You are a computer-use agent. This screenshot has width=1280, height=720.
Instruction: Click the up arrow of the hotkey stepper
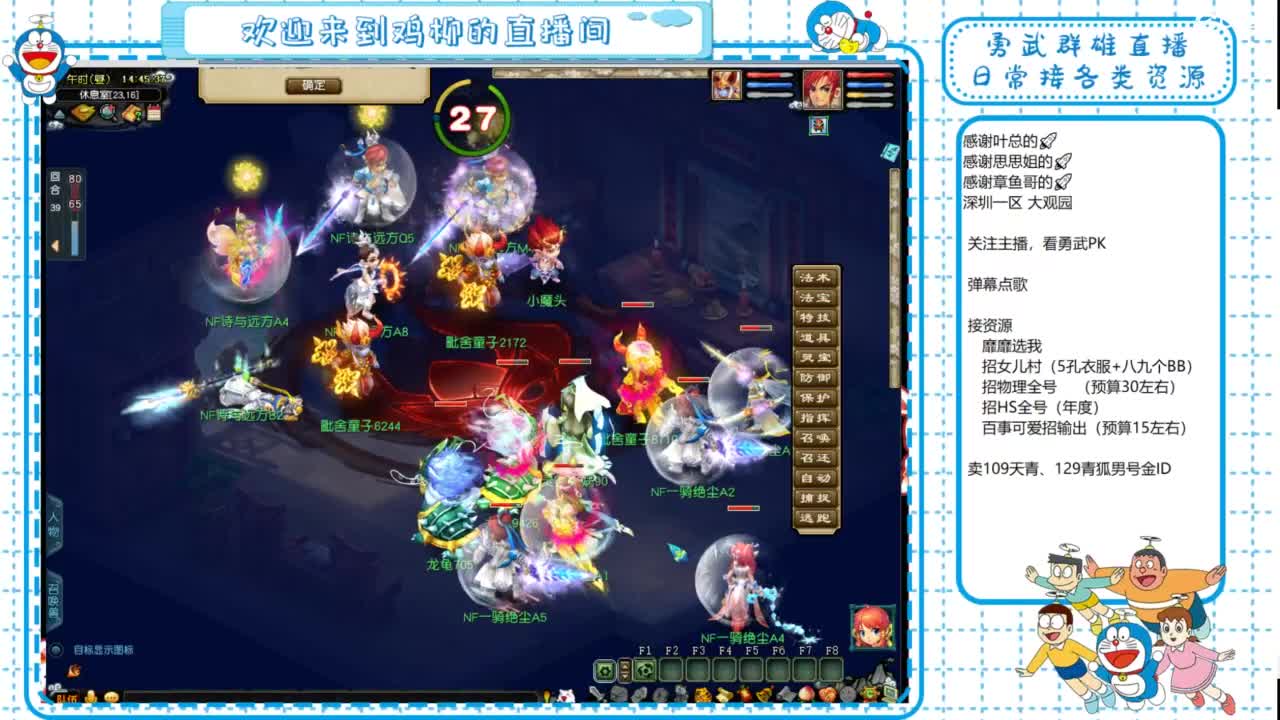(625, 665)
